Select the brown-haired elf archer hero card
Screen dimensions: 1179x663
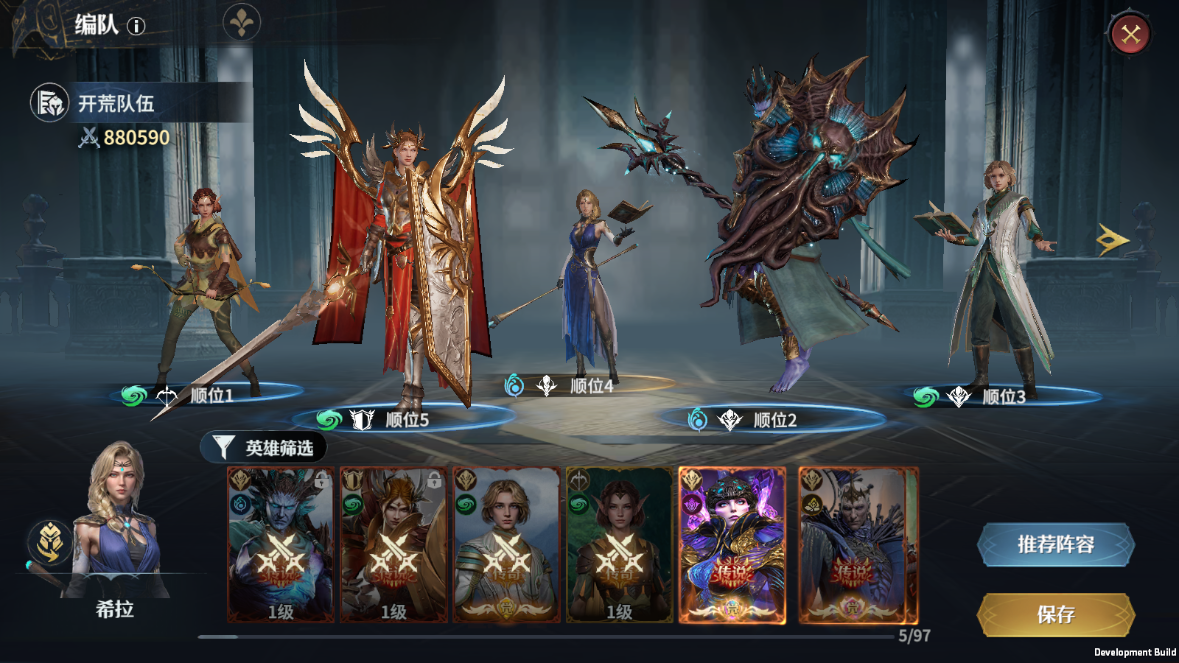tap(619, 545)
